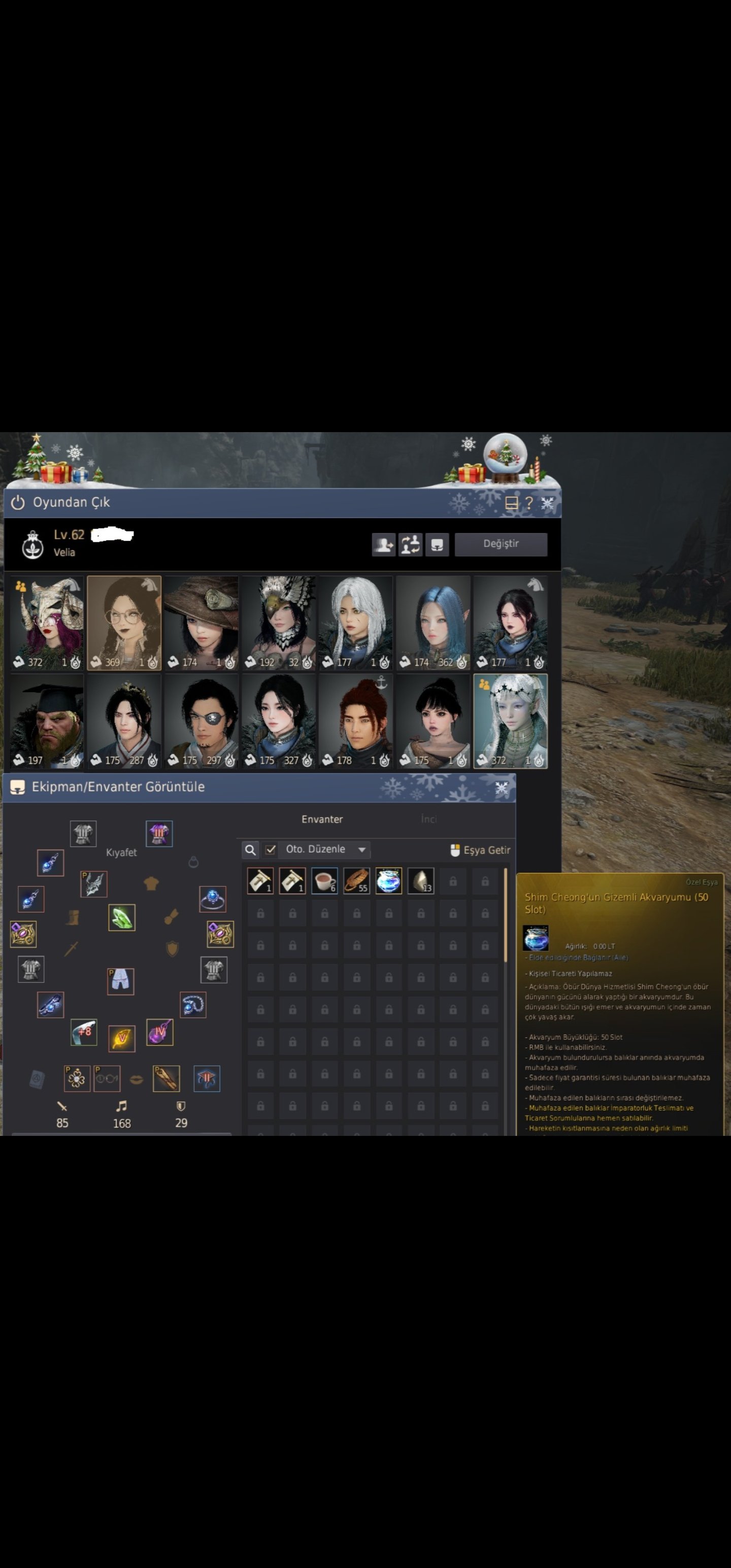The height and width of the screenshot is (1568, 731).
Task: Click the Eşya Getir button
Action: click(480, 850)
